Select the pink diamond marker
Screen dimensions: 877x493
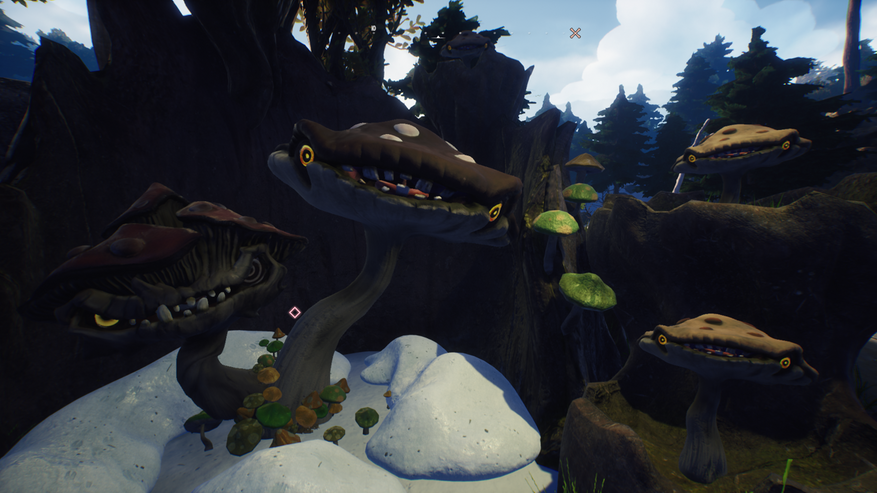(x=294, y=312)
